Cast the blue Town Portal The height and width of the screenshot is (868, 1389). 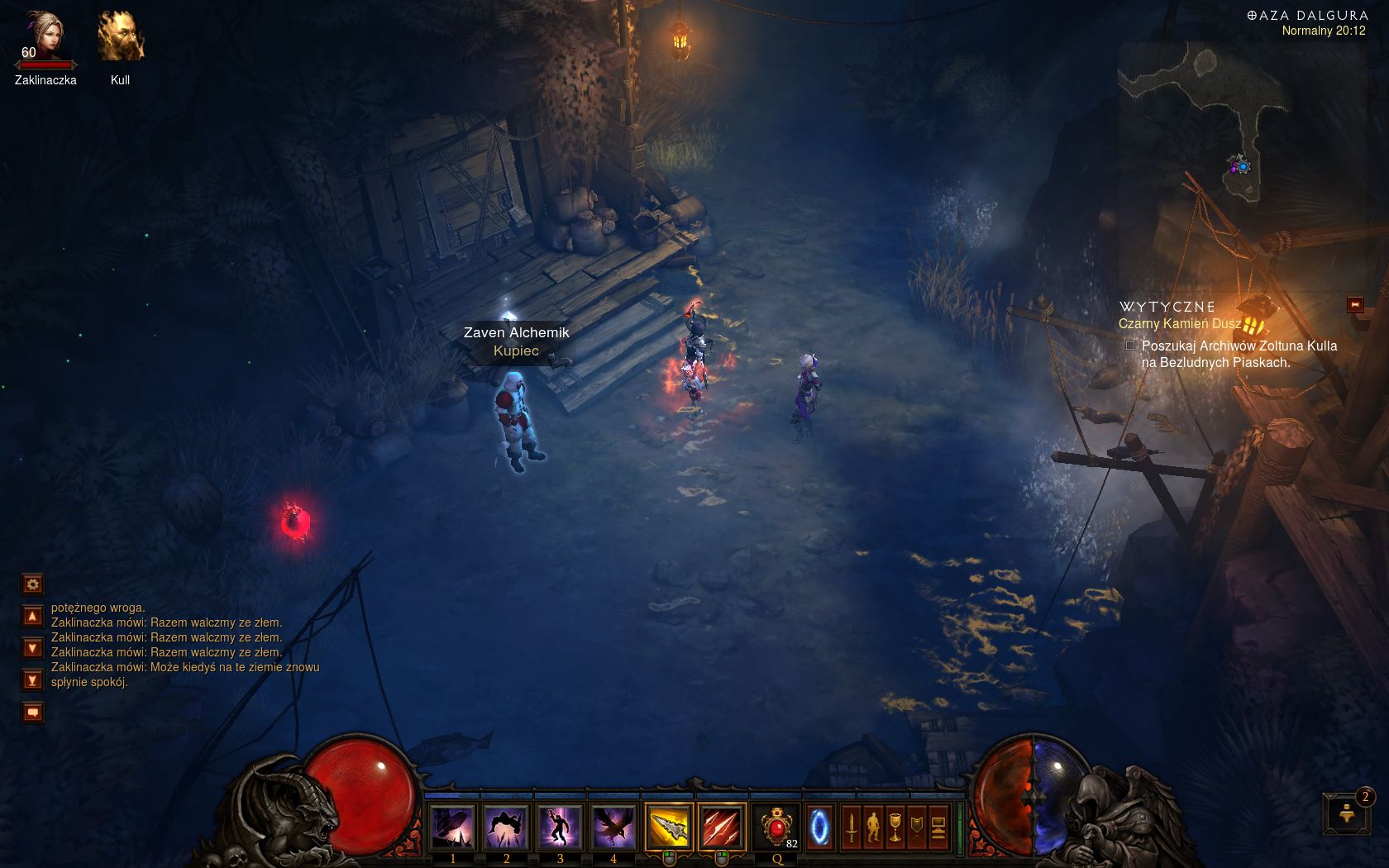click(x=819, y=826)
